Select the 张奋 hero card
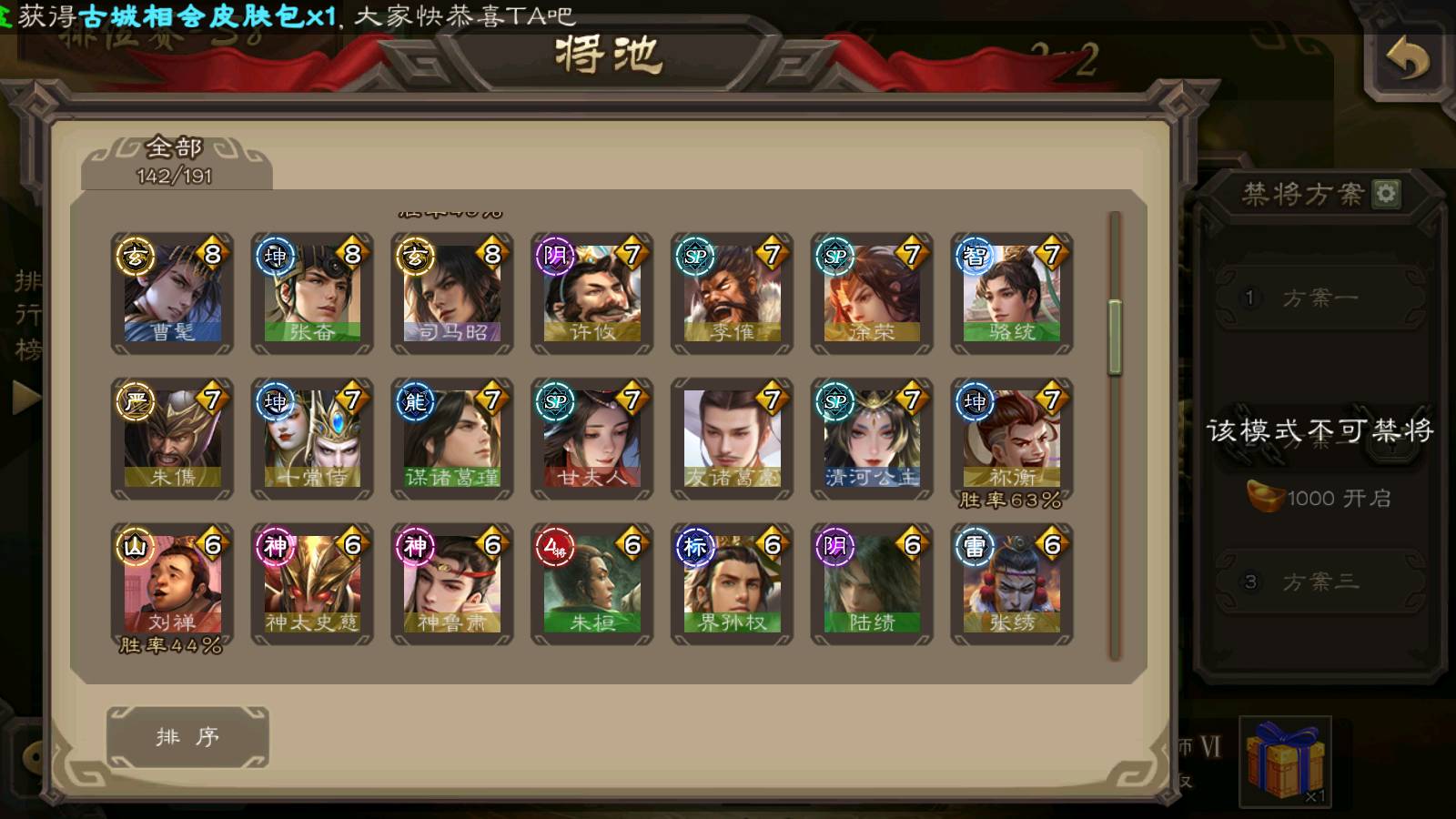This screenshot has width=1456, height=819. pyautogui.click(x=312, y=293)
